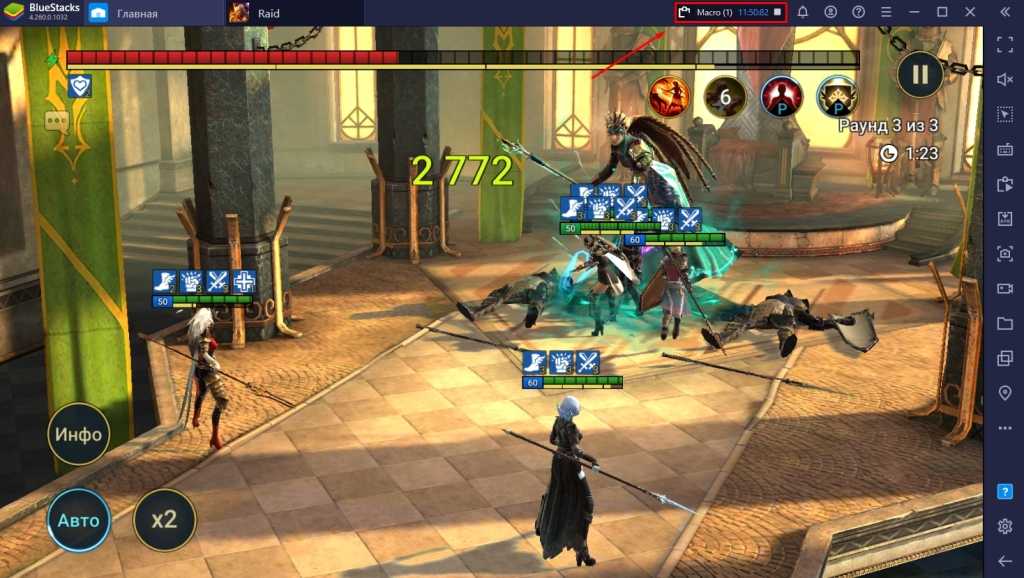Toggle the Авто auto-battle button

pos(78,520)
